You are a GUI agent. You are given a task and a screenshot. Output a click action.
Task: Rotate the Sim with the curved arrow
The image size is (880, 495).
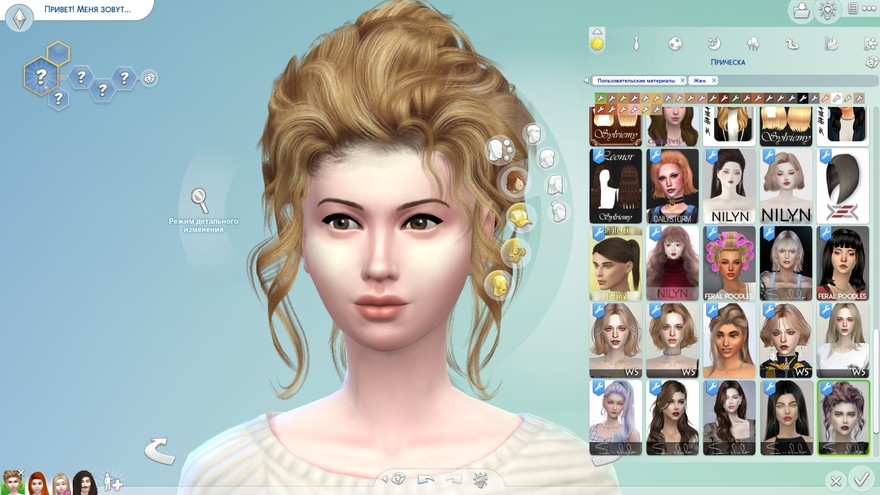(160, 451)
